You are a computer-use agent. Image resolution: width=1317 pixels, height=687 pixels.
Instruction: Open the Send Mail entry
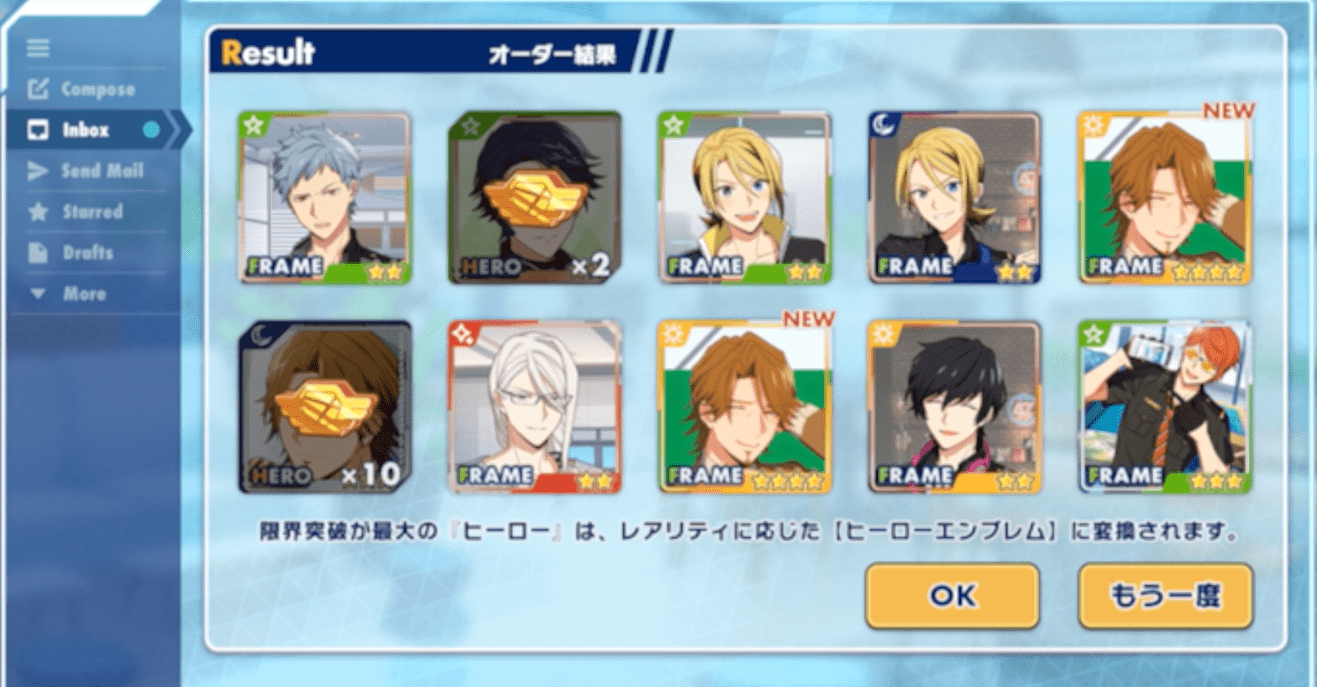(101, 171)
